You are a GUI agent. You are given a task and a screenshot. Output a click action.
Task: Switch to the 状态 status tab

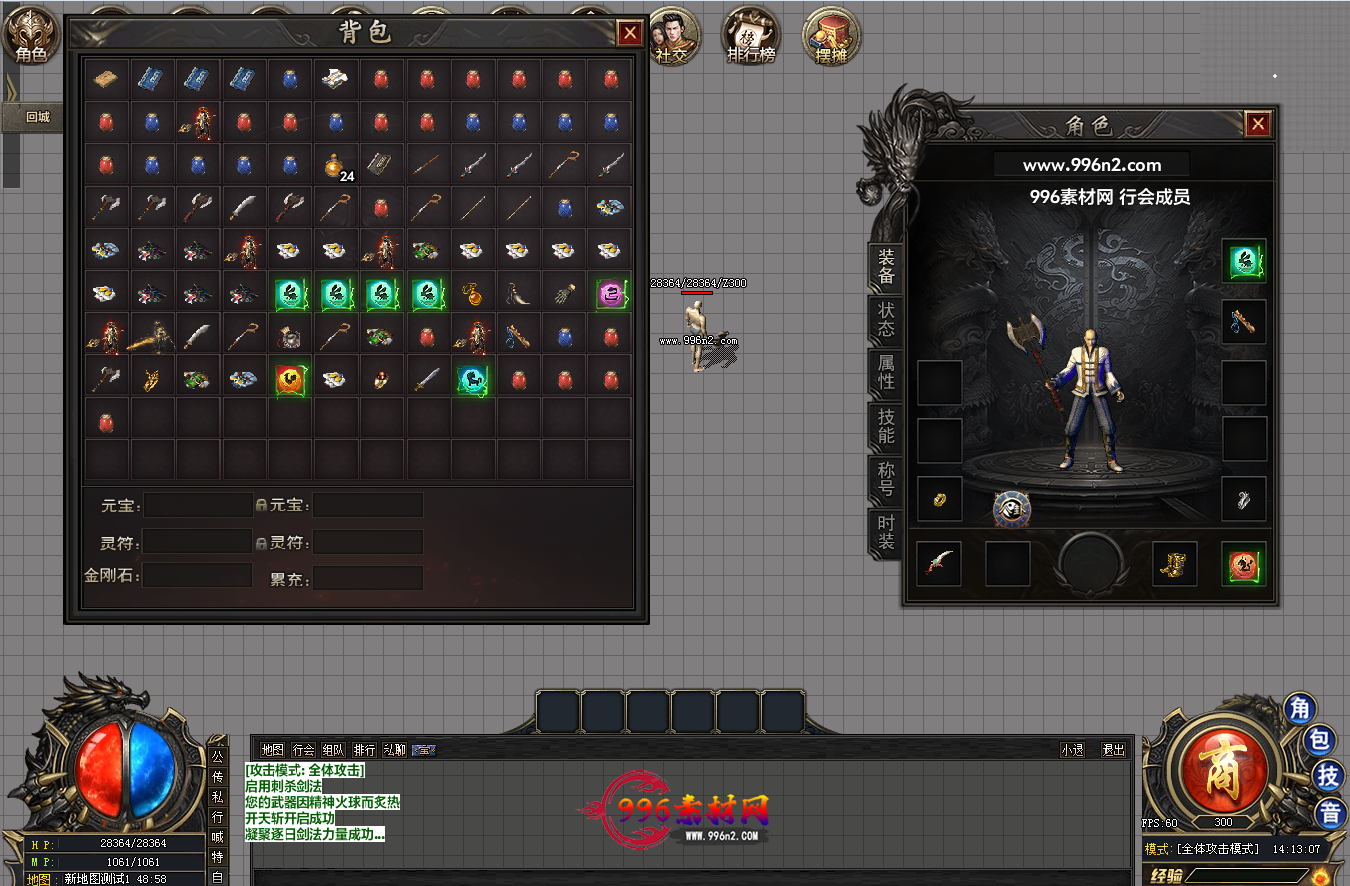point(886,317)
